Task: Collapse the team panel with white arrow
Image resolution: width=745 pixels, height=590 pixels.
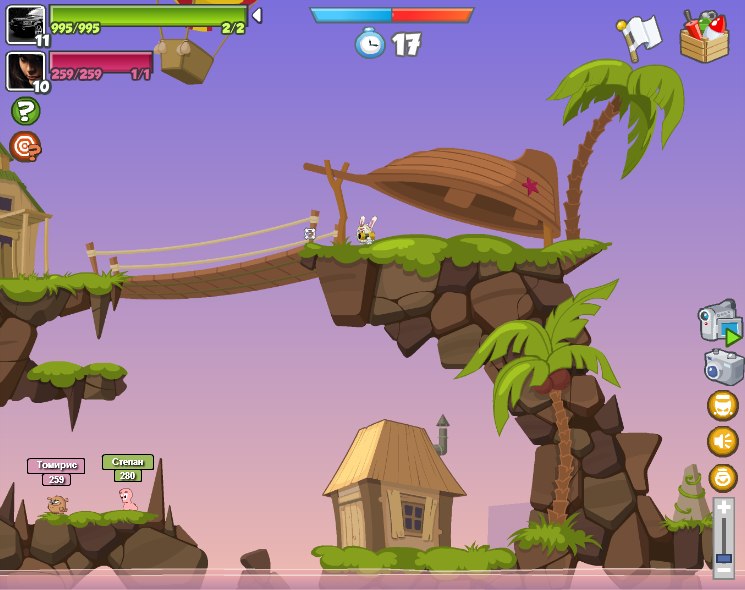Action: 257,15
